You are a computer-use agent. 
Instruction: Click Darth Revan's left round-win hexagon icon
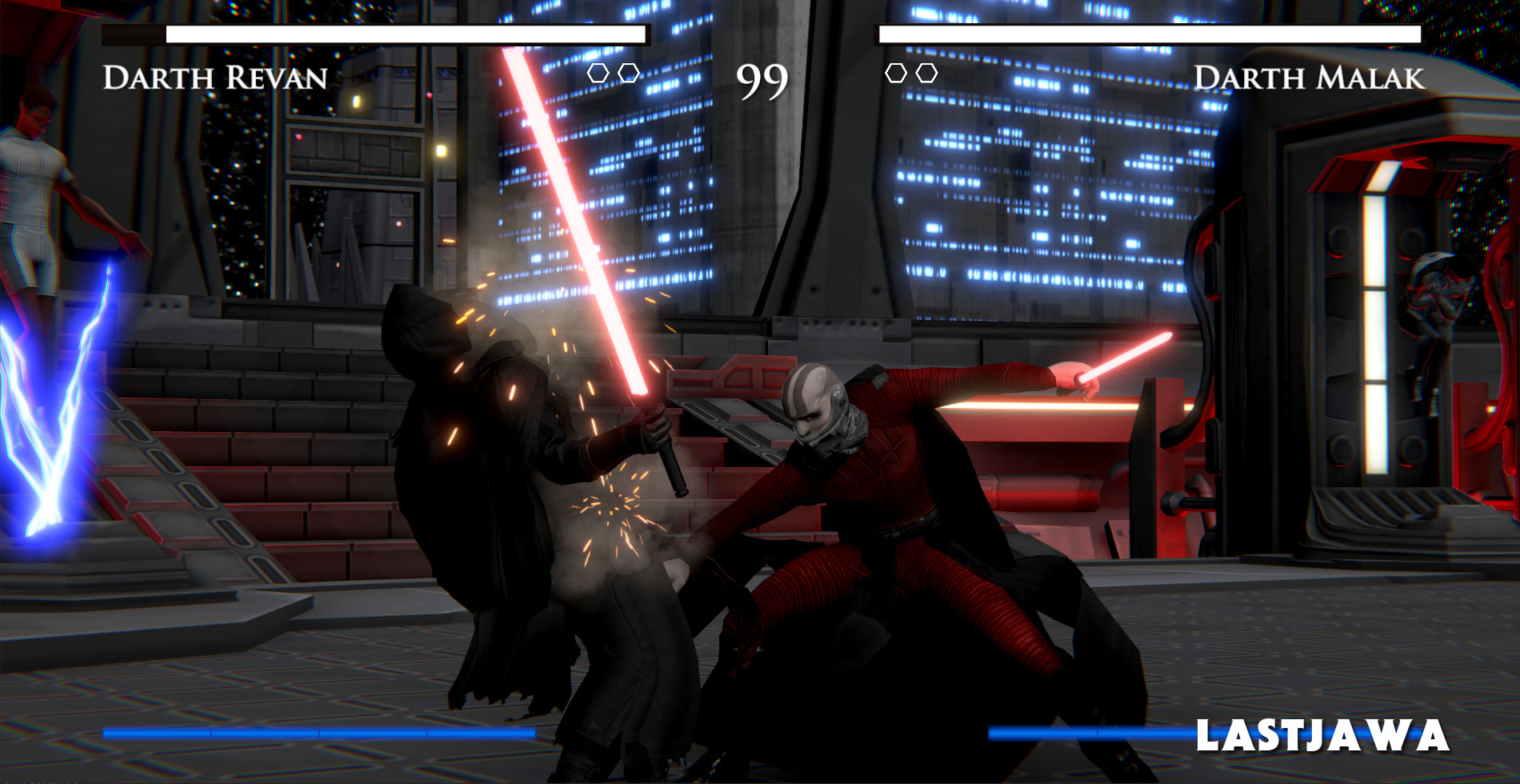(598, 73)
